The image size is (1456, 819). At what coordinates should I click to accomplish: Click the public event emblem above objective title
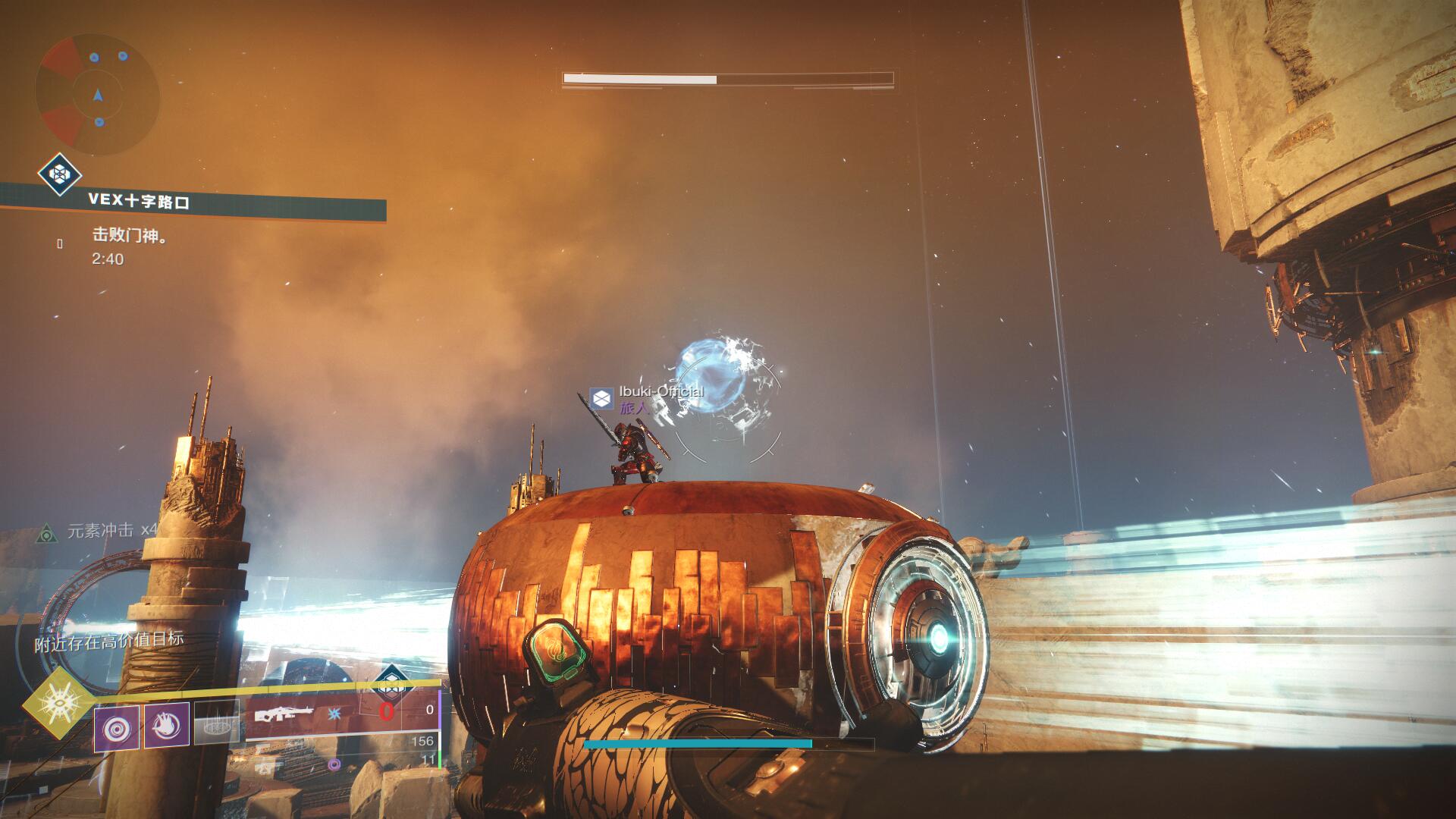[60, 174]
